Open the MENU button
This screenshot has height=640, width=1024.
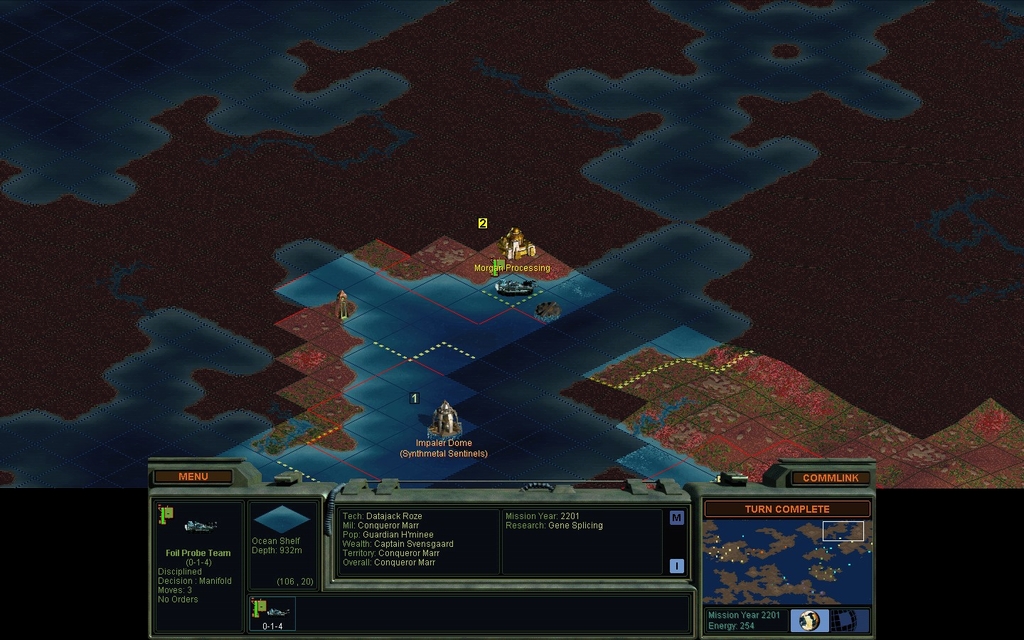pos(192,476)
